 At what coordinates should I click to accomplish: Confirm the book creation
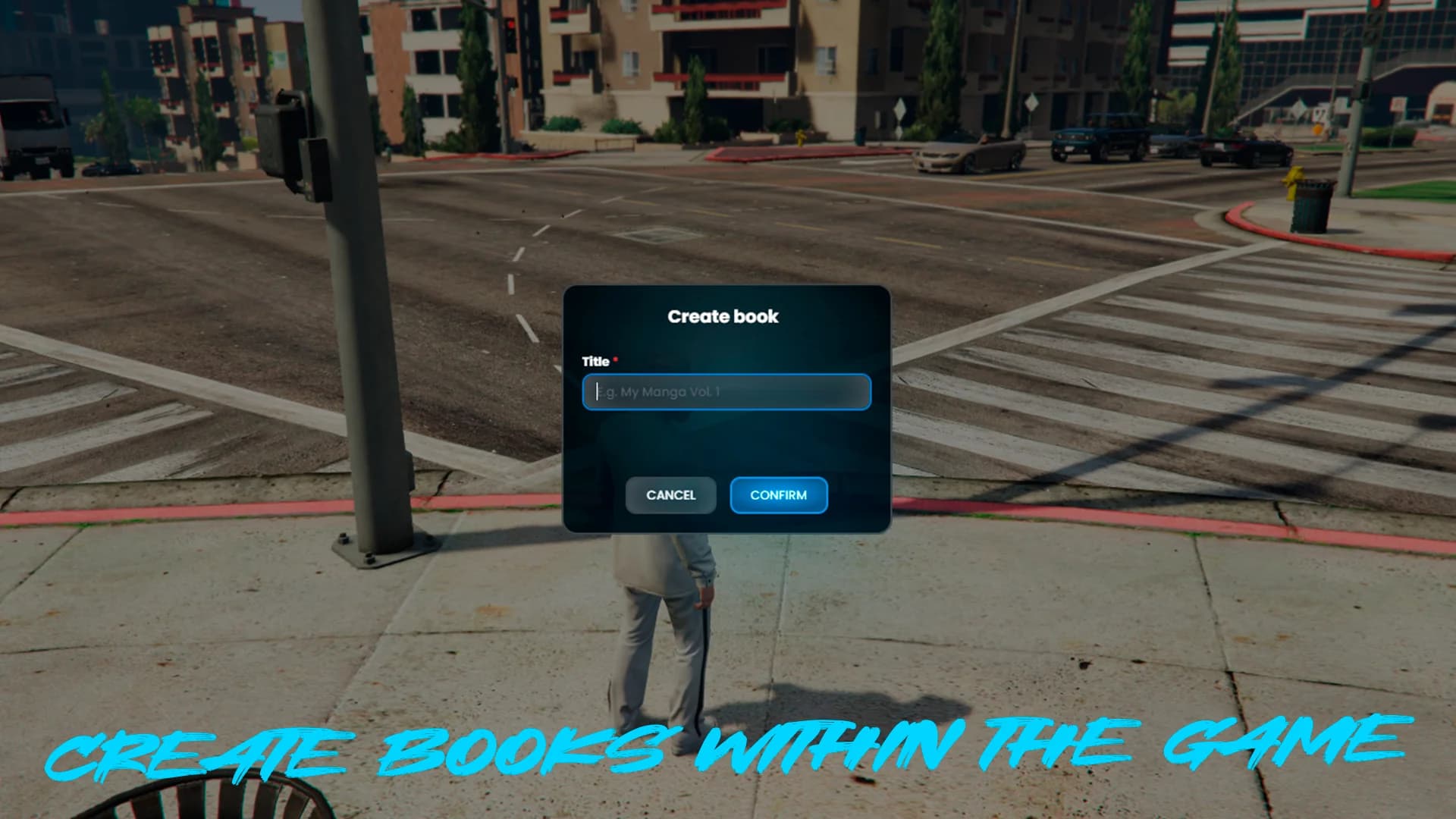tap(778, 495)
